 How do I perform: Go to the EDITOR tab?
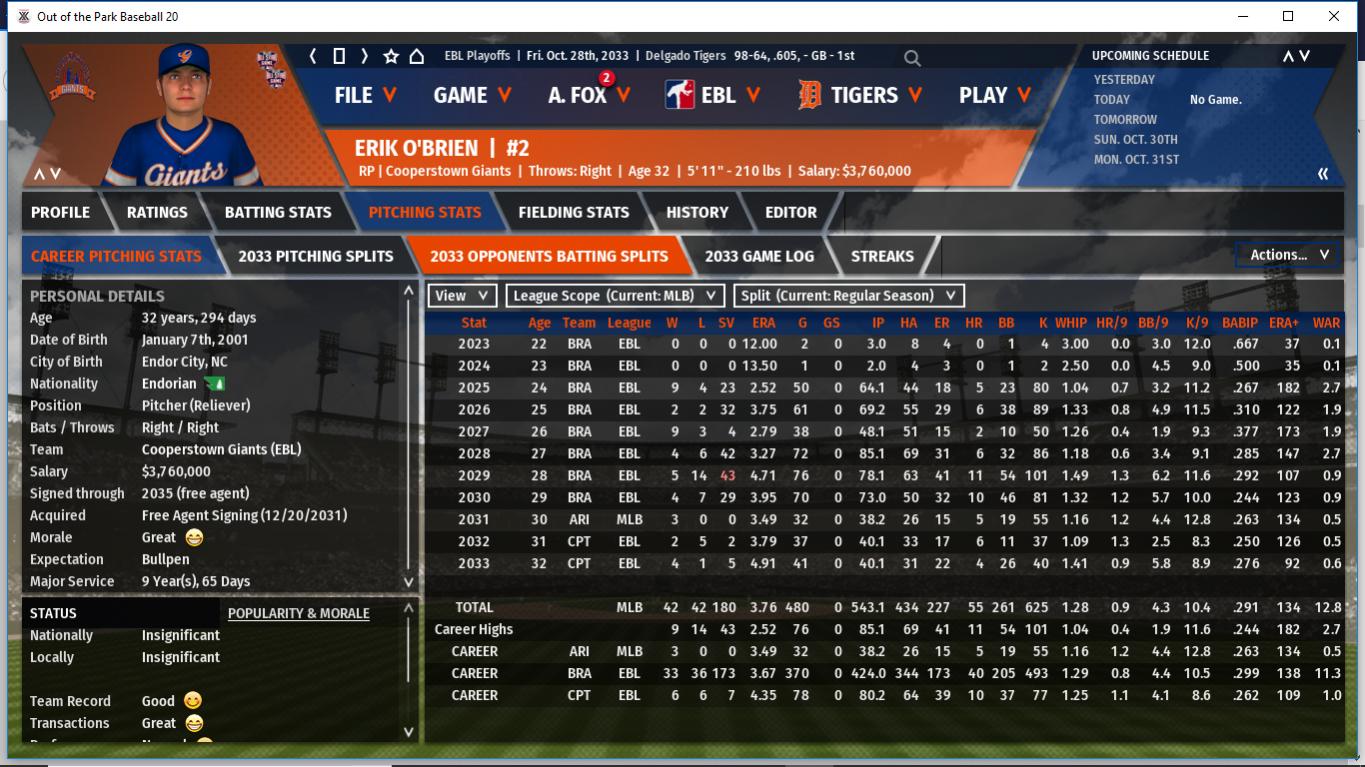[790, 212]
